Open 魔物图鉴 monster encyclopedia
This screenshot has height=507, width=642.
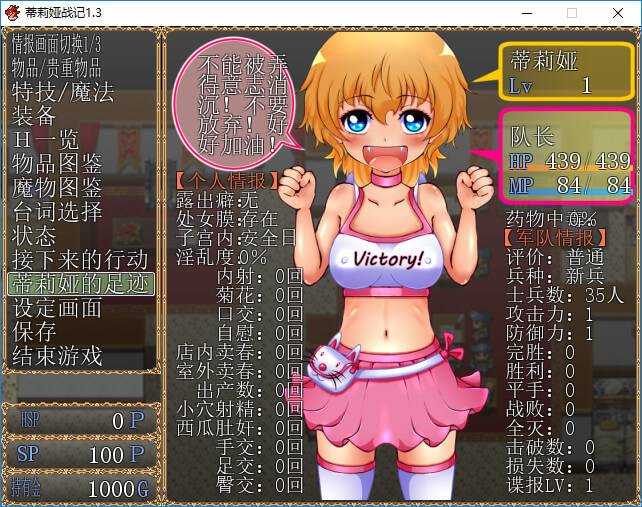(57, 188)
